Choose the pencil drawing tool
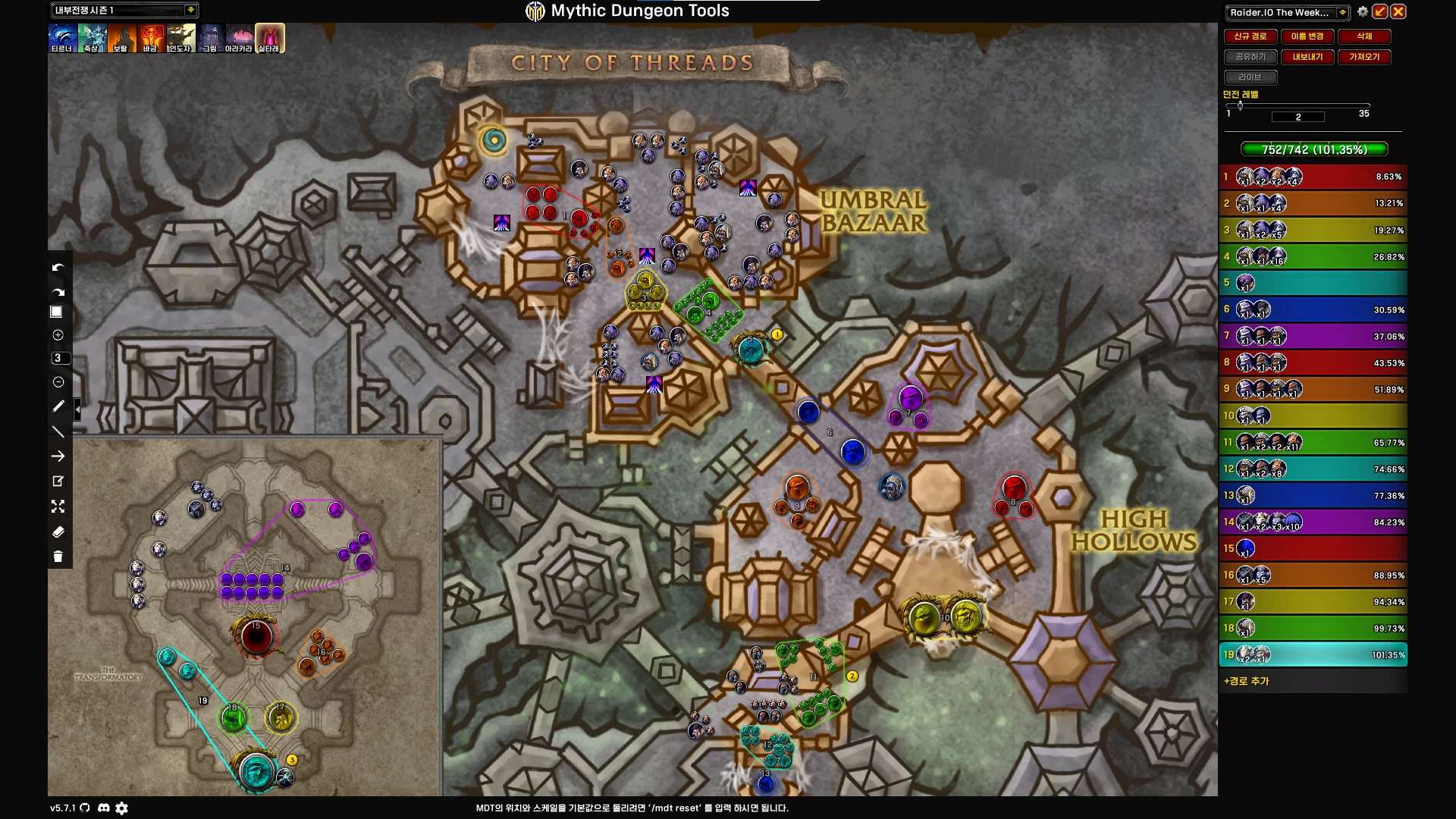The image size is (1456, 819). (x=58, y=406)
